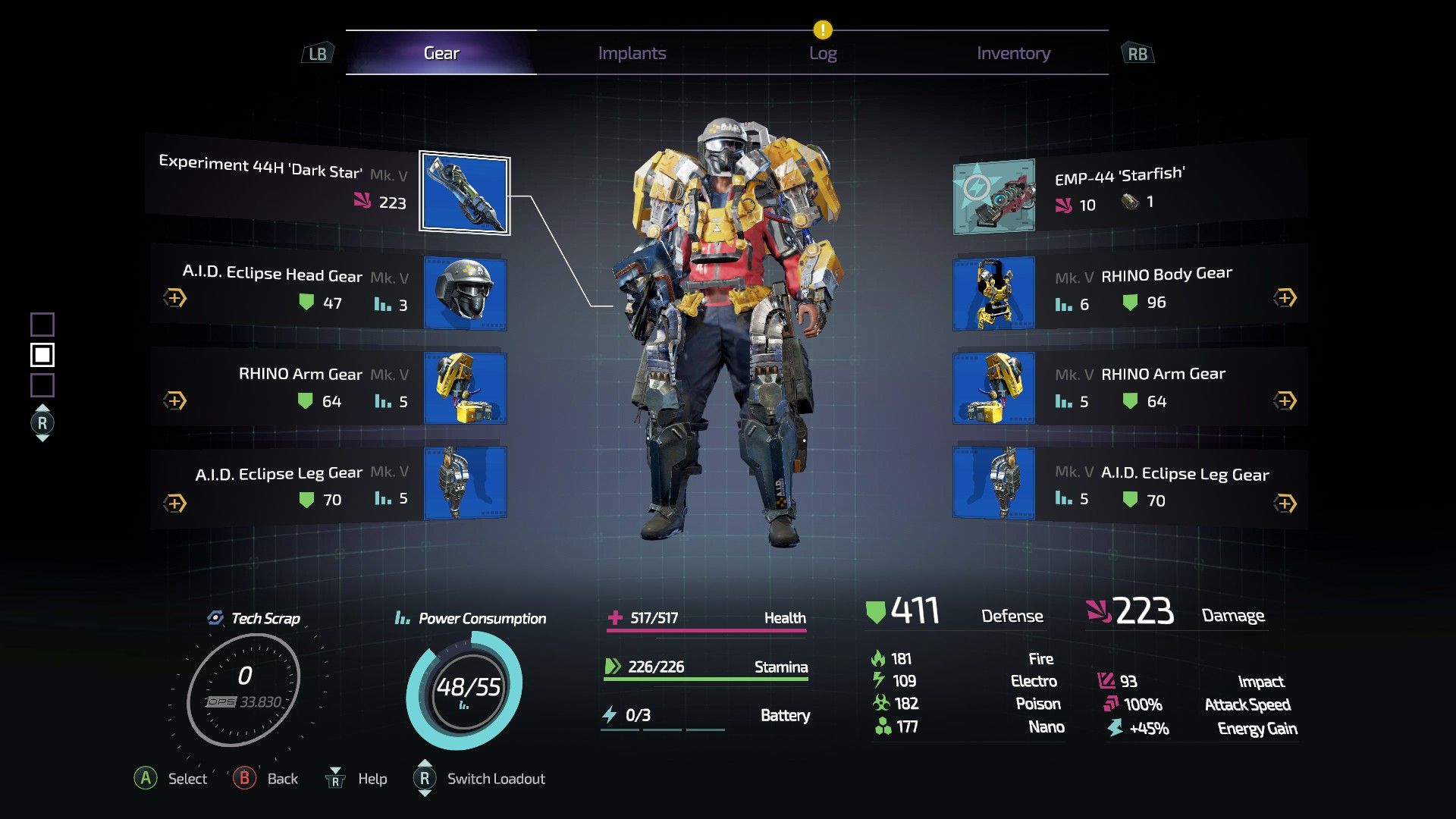
Task: Select the EMP-44 'Starfish' drone slot
Action: pos(993,196)
